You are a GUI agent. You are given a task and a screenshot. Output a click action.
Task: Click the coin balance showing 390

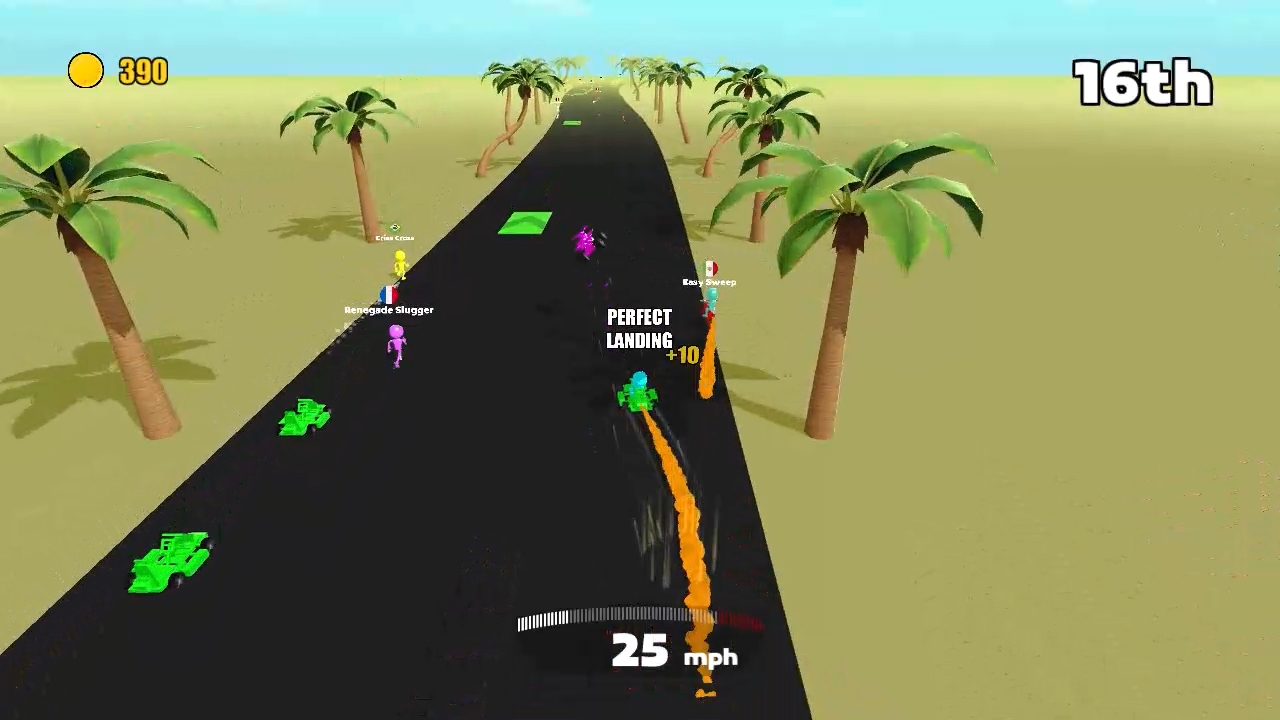tap(143, 71)
